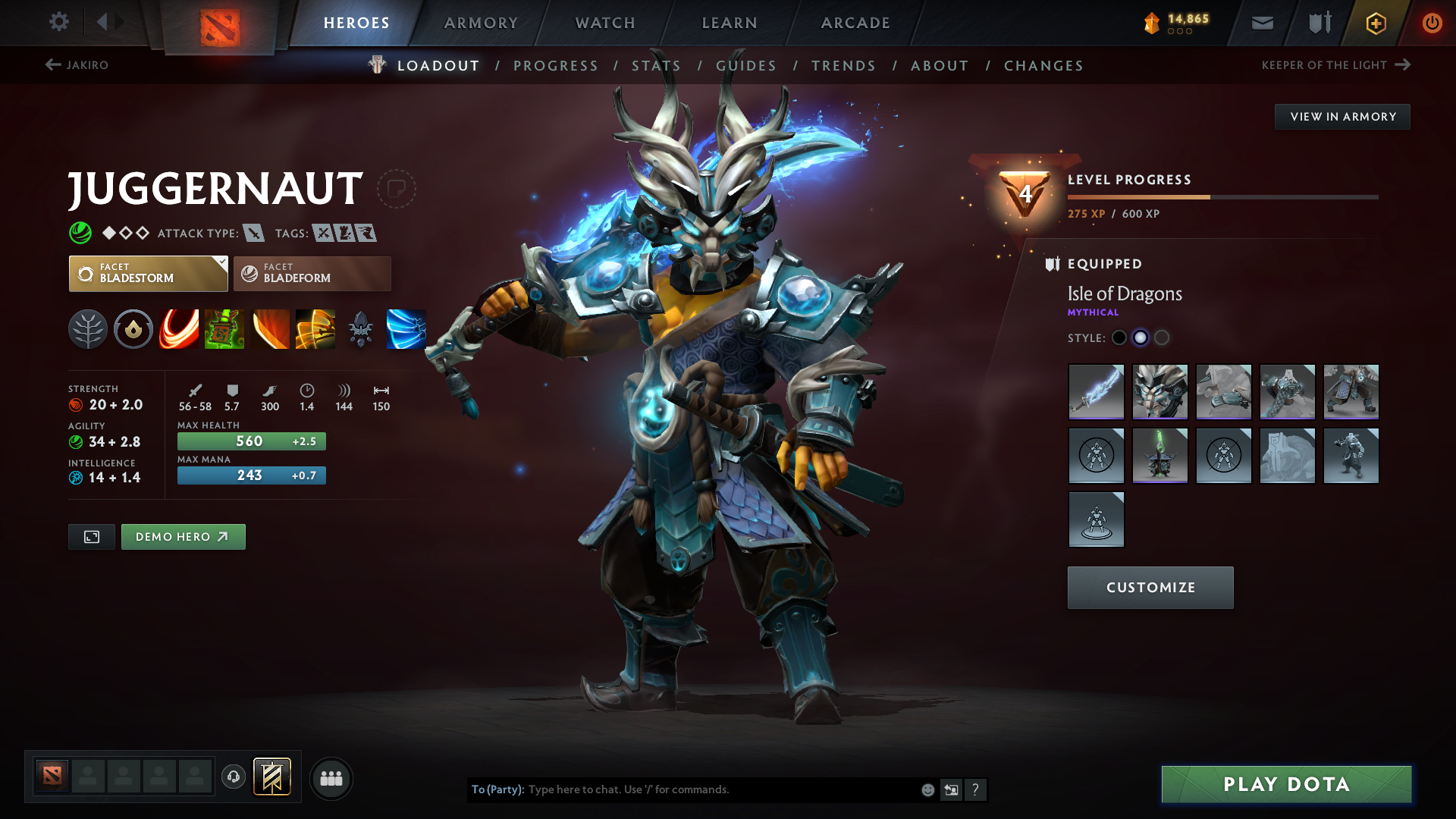
Task: Click the gold plus icon near shards
Action: 1375,23
